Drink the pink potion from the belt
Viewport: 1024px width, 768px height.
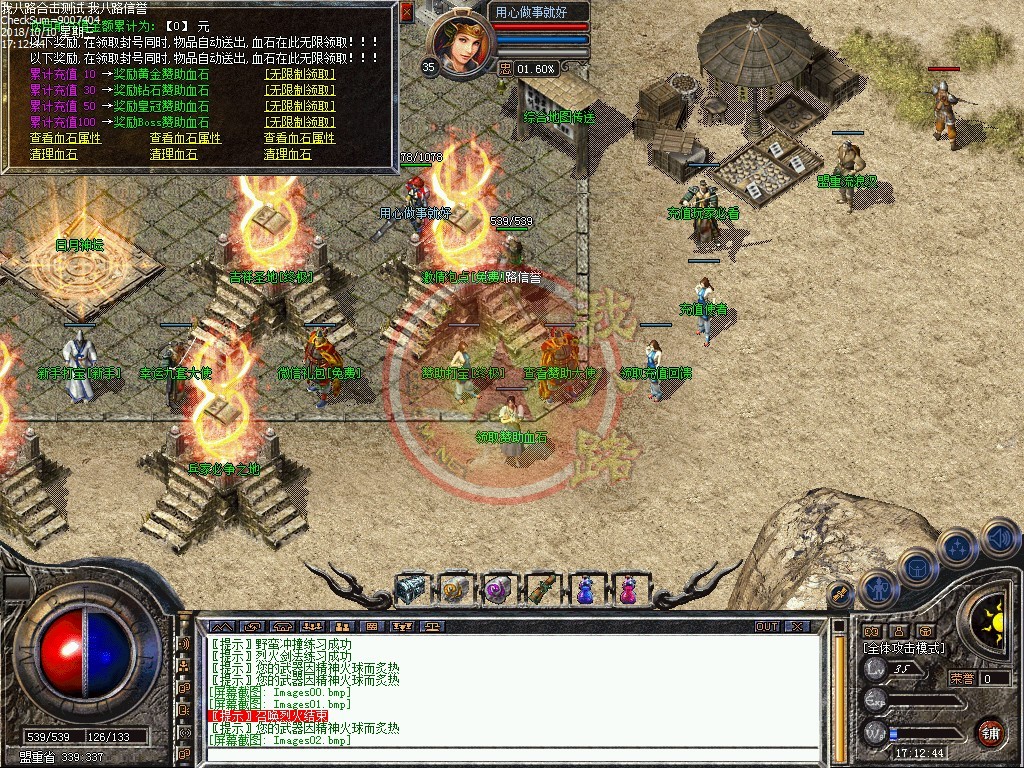tap(628, 589)
